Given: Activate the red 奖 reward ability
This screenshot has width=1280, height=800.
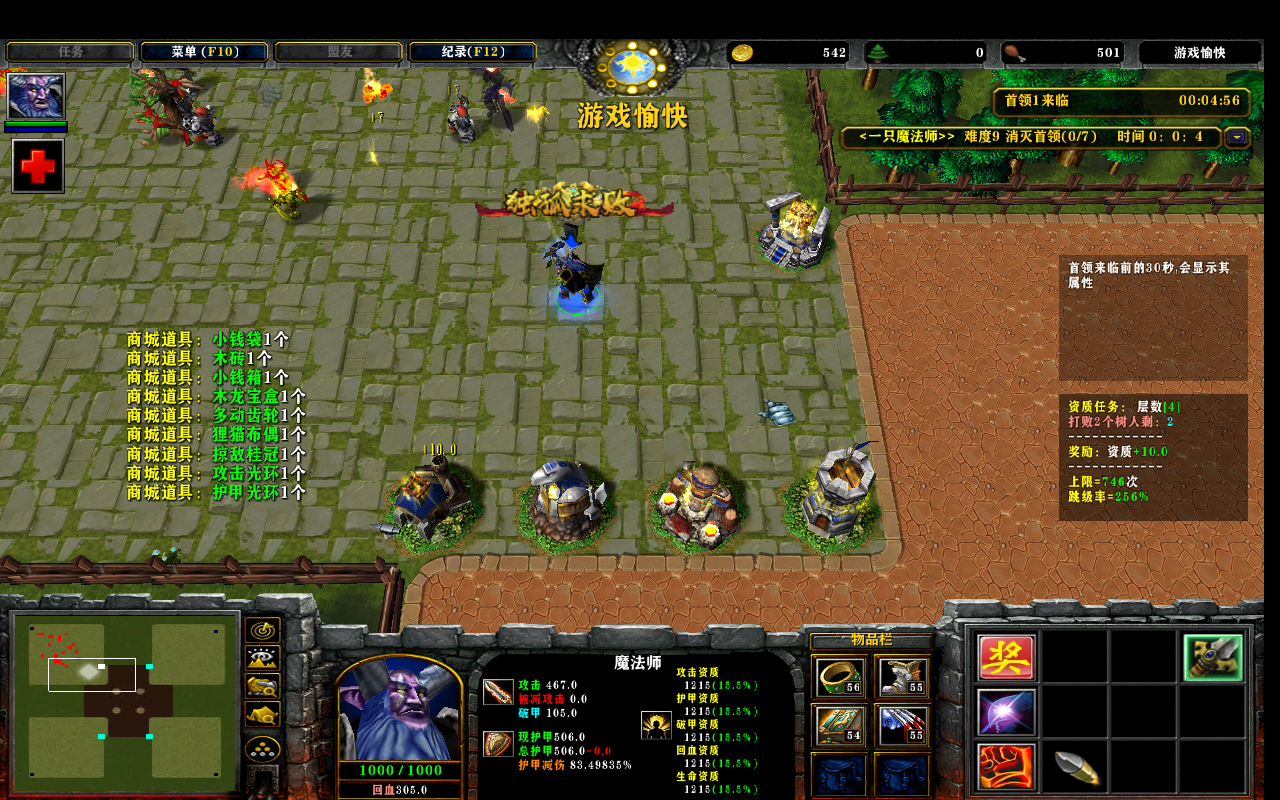Looking at the screenshot, I should pyautogui.click(x=1006, y=657).
